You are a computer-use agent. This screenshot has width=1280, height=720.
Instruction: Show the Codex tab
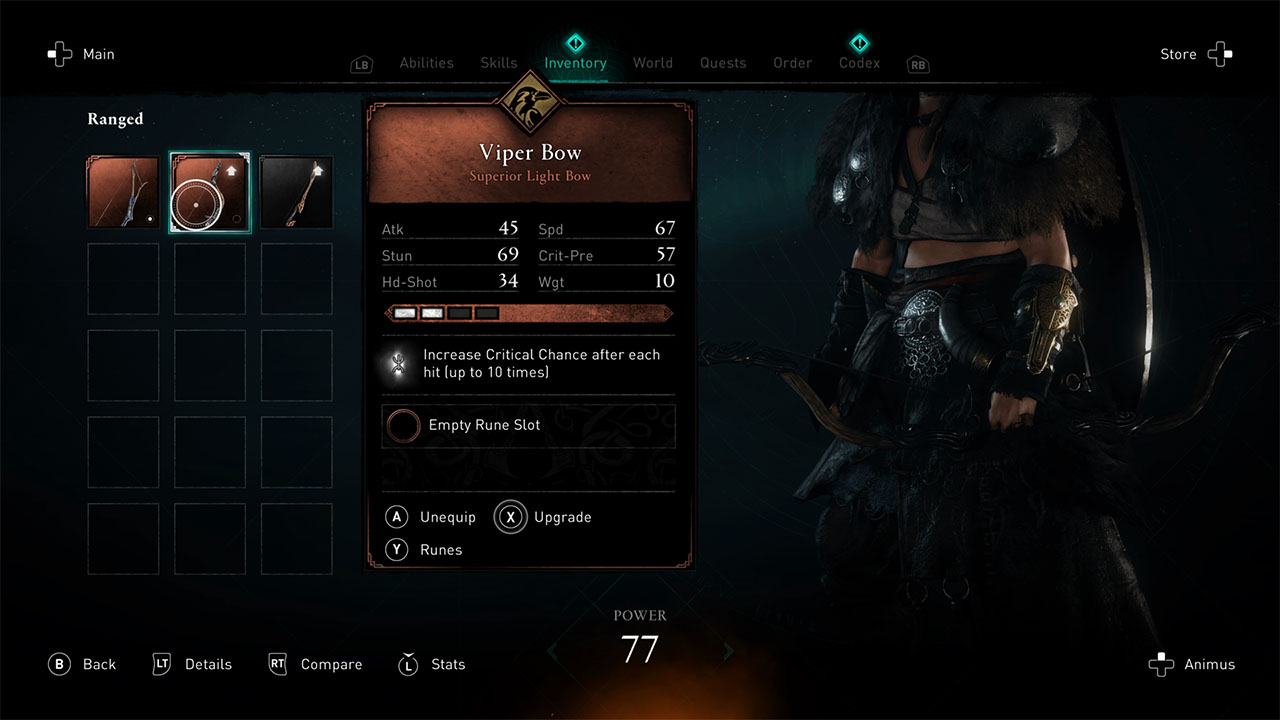pos(859,63)
